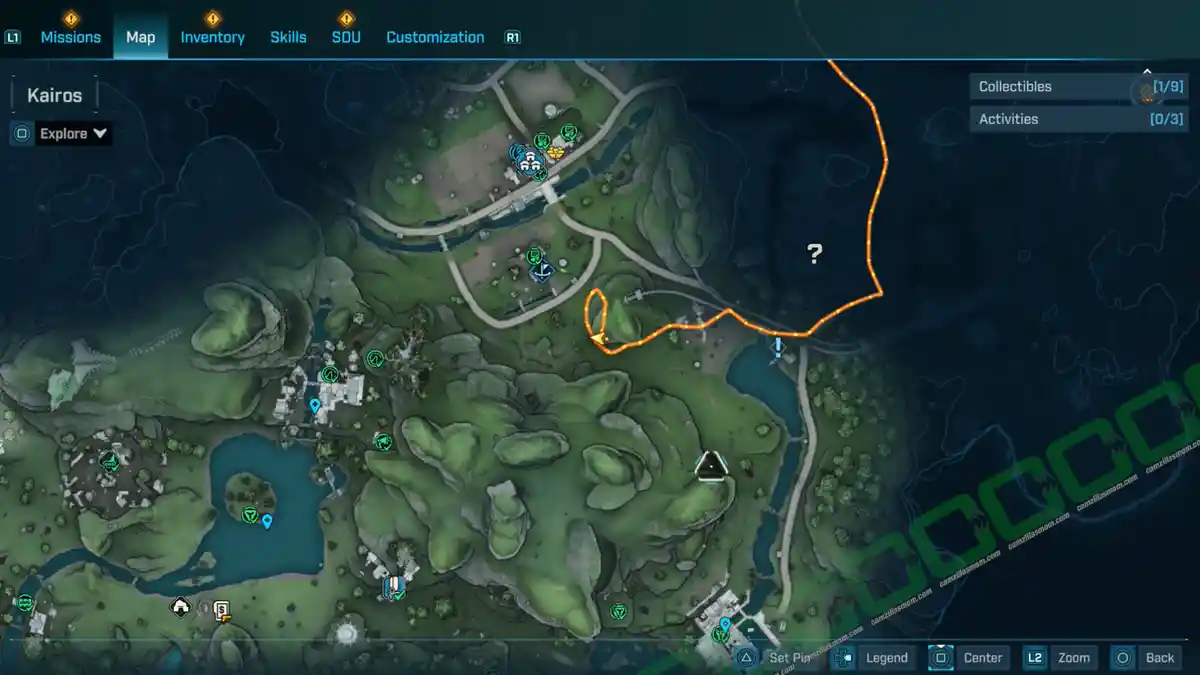The height and width of the screenshot is (675, 1200).
Task: Select the Map tab
Action: (x=140, y=37)
